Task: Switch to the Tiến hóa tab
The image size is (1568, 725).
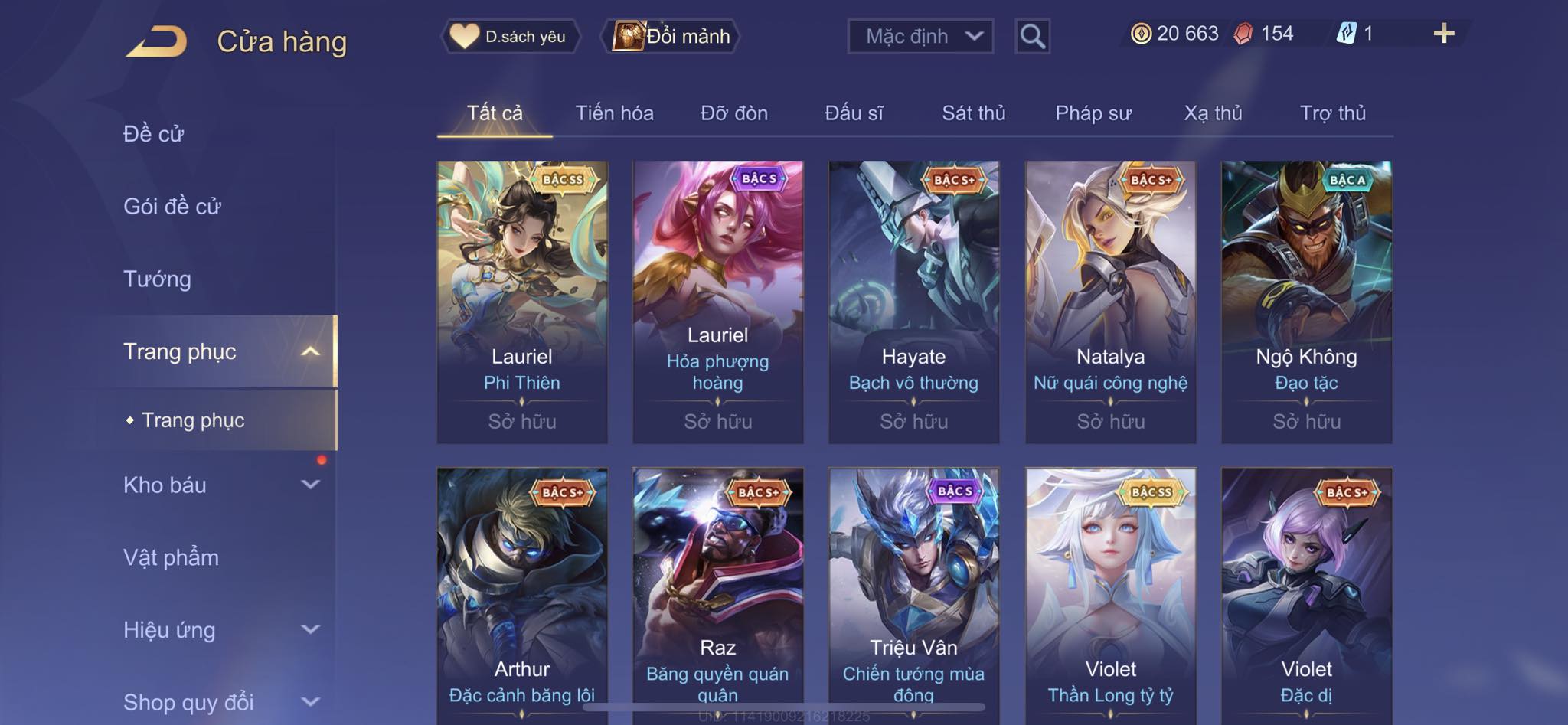Action: click(x=614, y=113)
